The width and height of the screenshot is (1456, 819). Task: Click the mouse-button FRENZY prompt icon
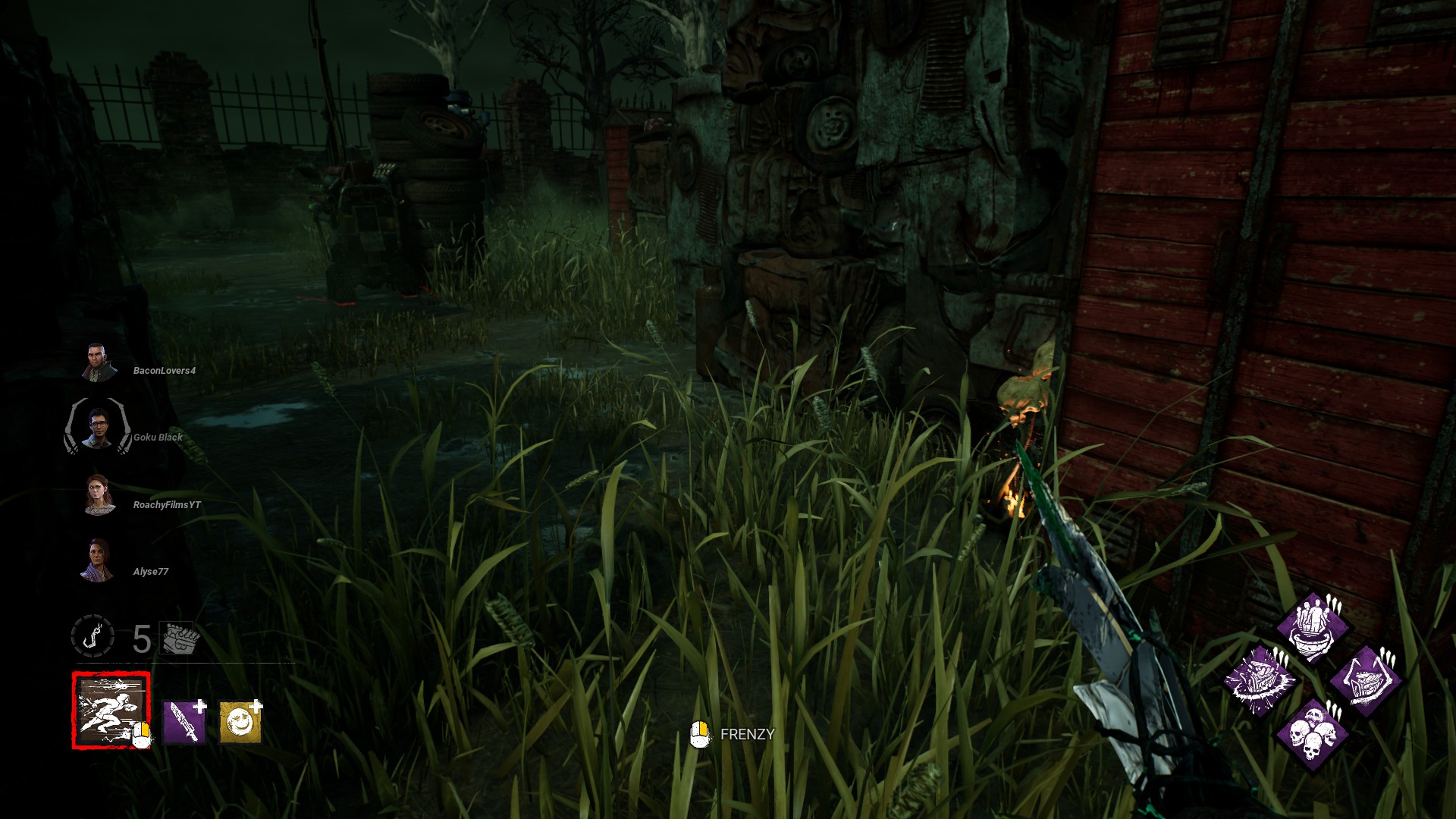pyautogui.click(x=698, y=733)
